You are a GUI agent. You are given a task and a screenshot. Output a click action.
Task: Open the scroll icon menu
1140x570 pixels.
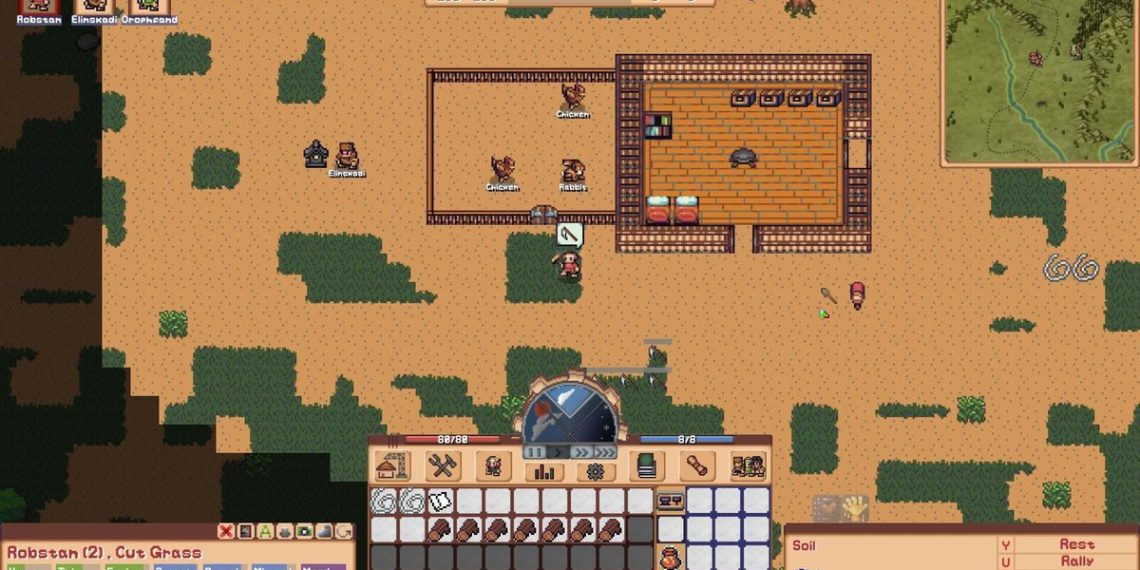point(697,466)
